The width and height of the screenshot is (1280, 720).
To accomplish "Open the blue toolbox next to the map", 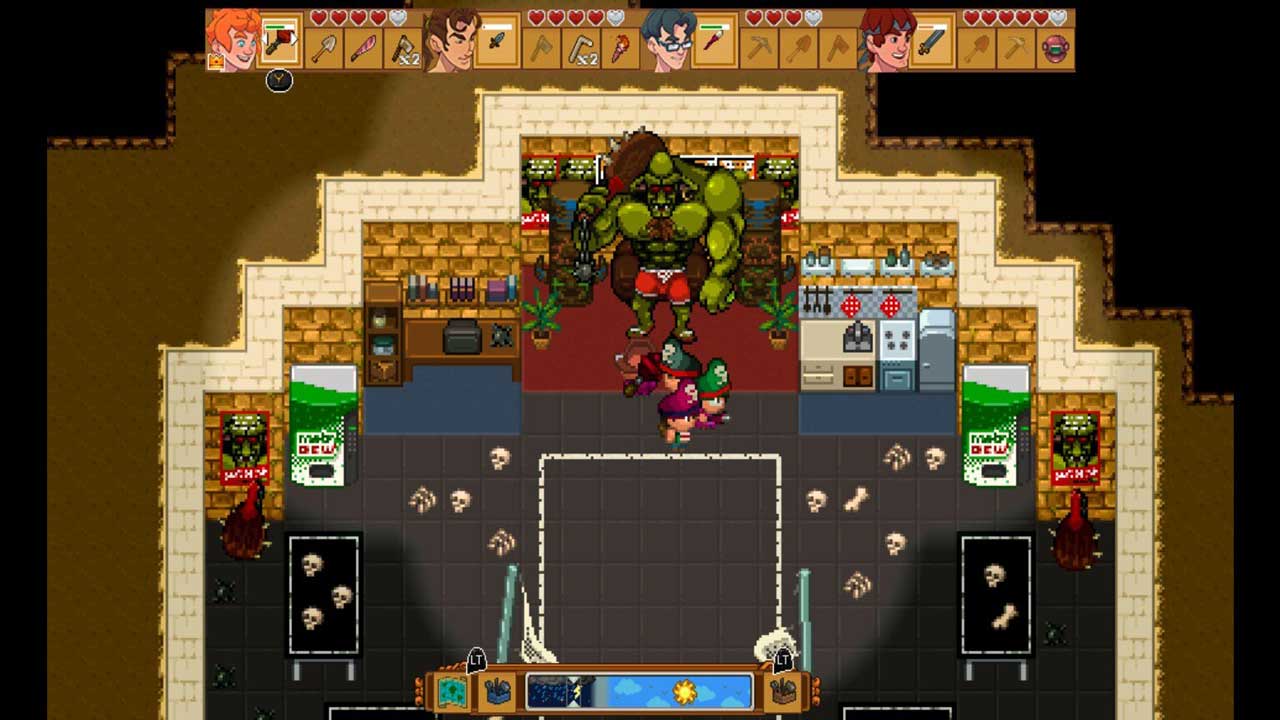I will coord(496,692).
